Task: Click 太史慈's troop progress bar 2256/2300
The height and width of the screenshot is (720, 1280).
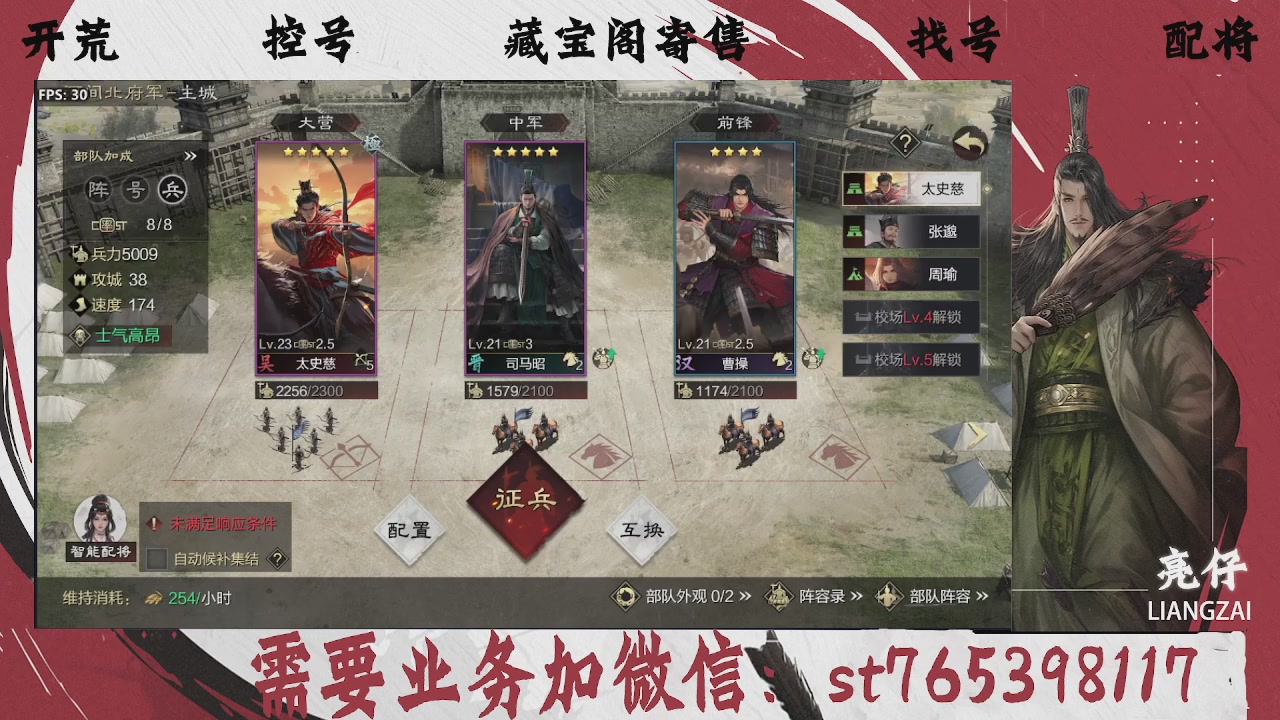Action: point(318,390)
